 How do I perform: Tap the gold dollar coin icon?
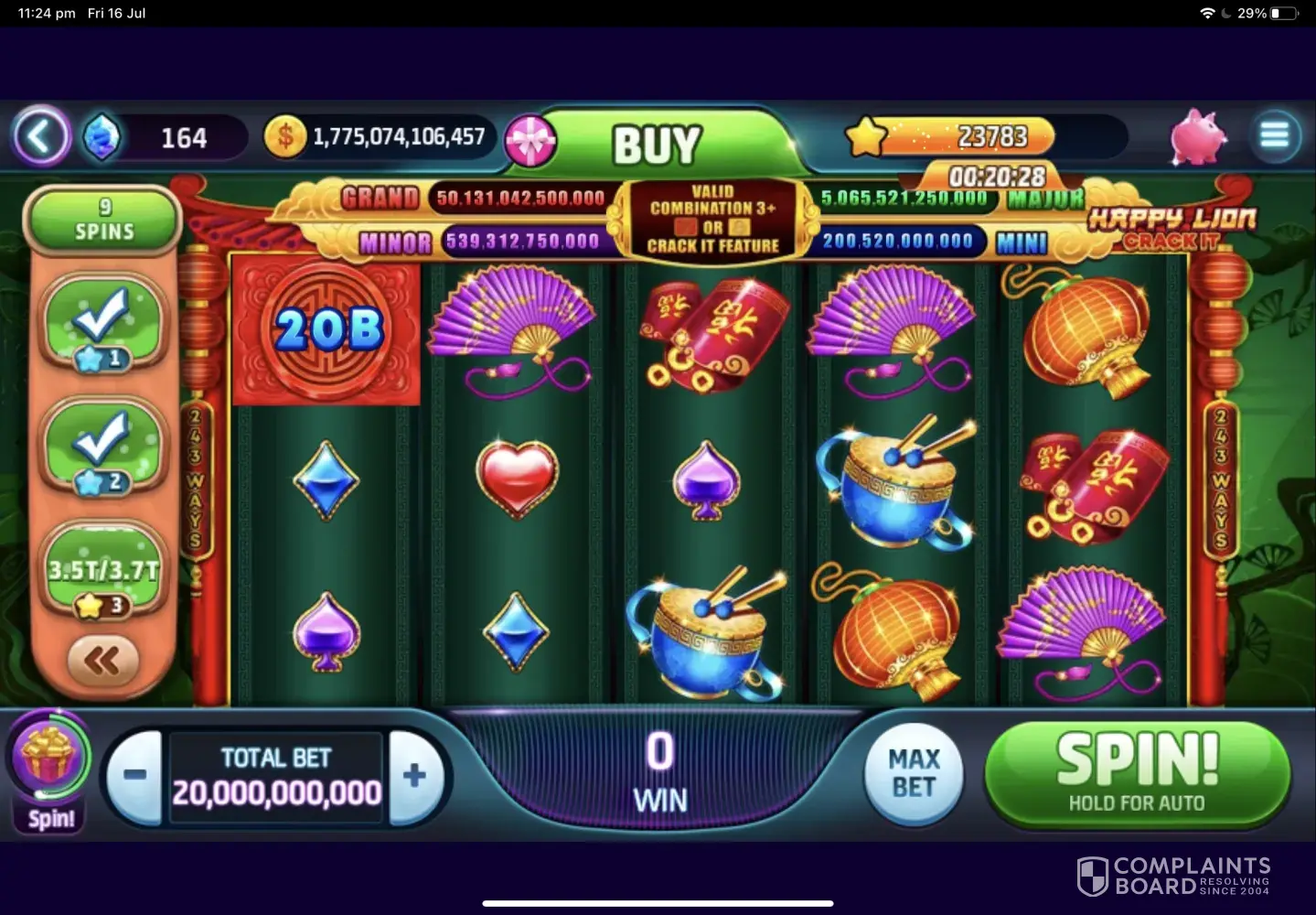[x=284, y=137]
